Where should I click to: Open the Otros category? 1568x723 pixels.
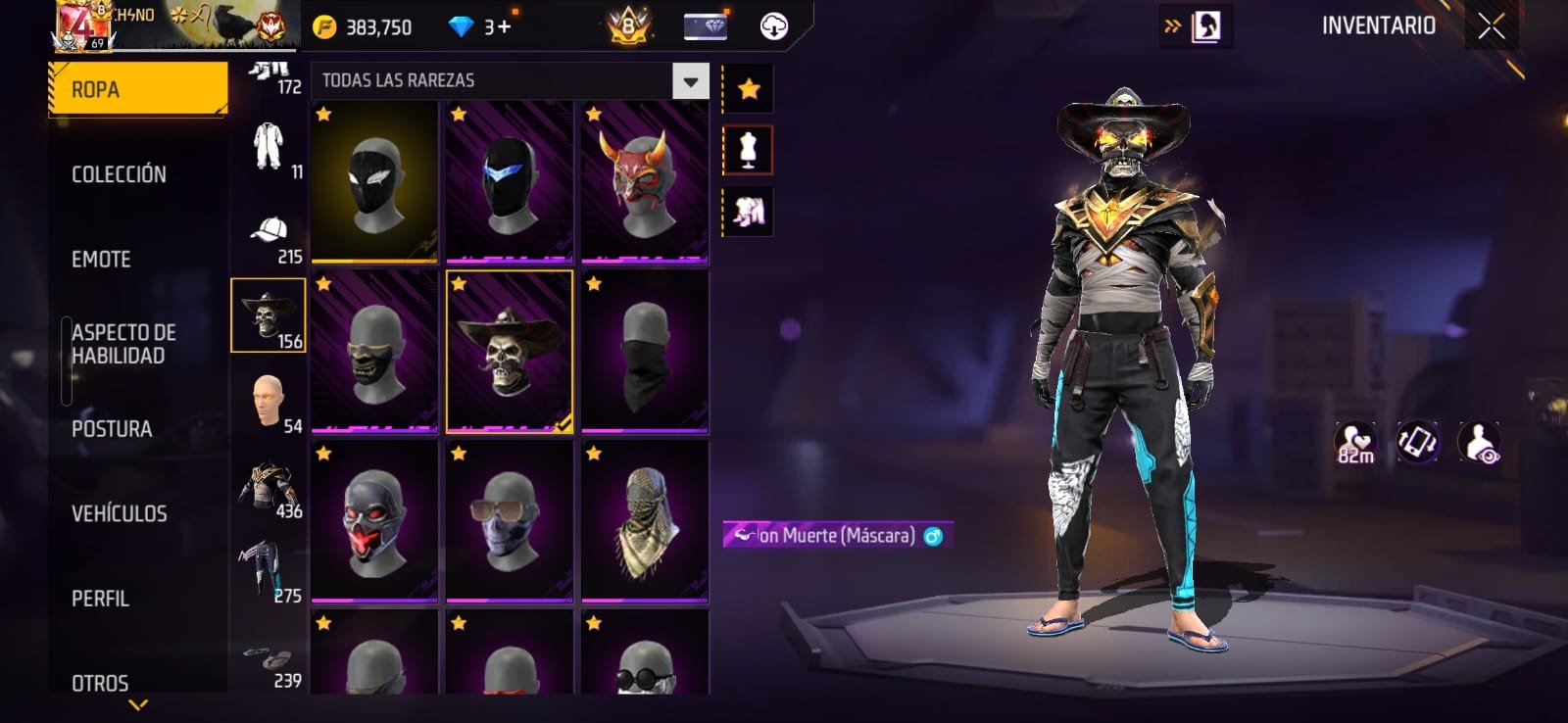click(x=100, y=683)
